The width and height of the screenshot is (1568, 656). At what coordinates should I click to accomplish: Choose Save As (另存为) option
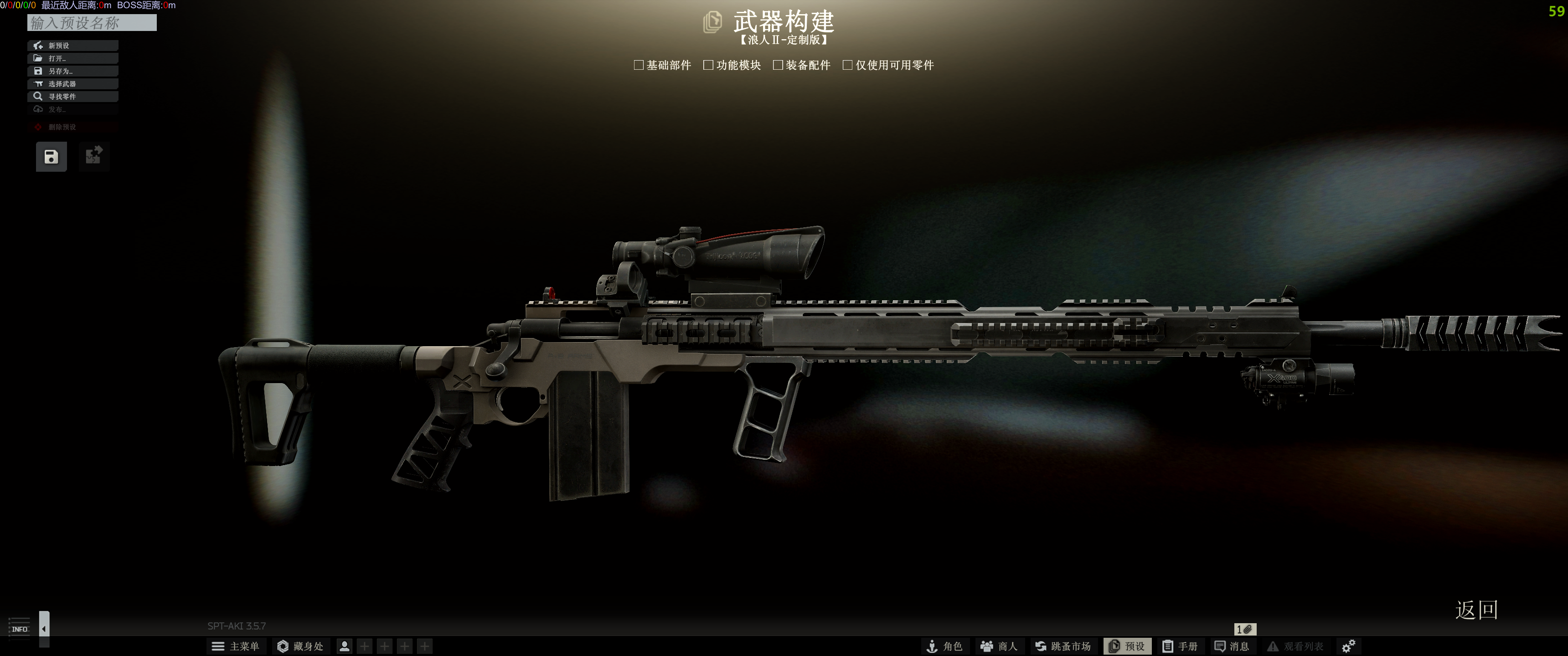tap(72, 71)
